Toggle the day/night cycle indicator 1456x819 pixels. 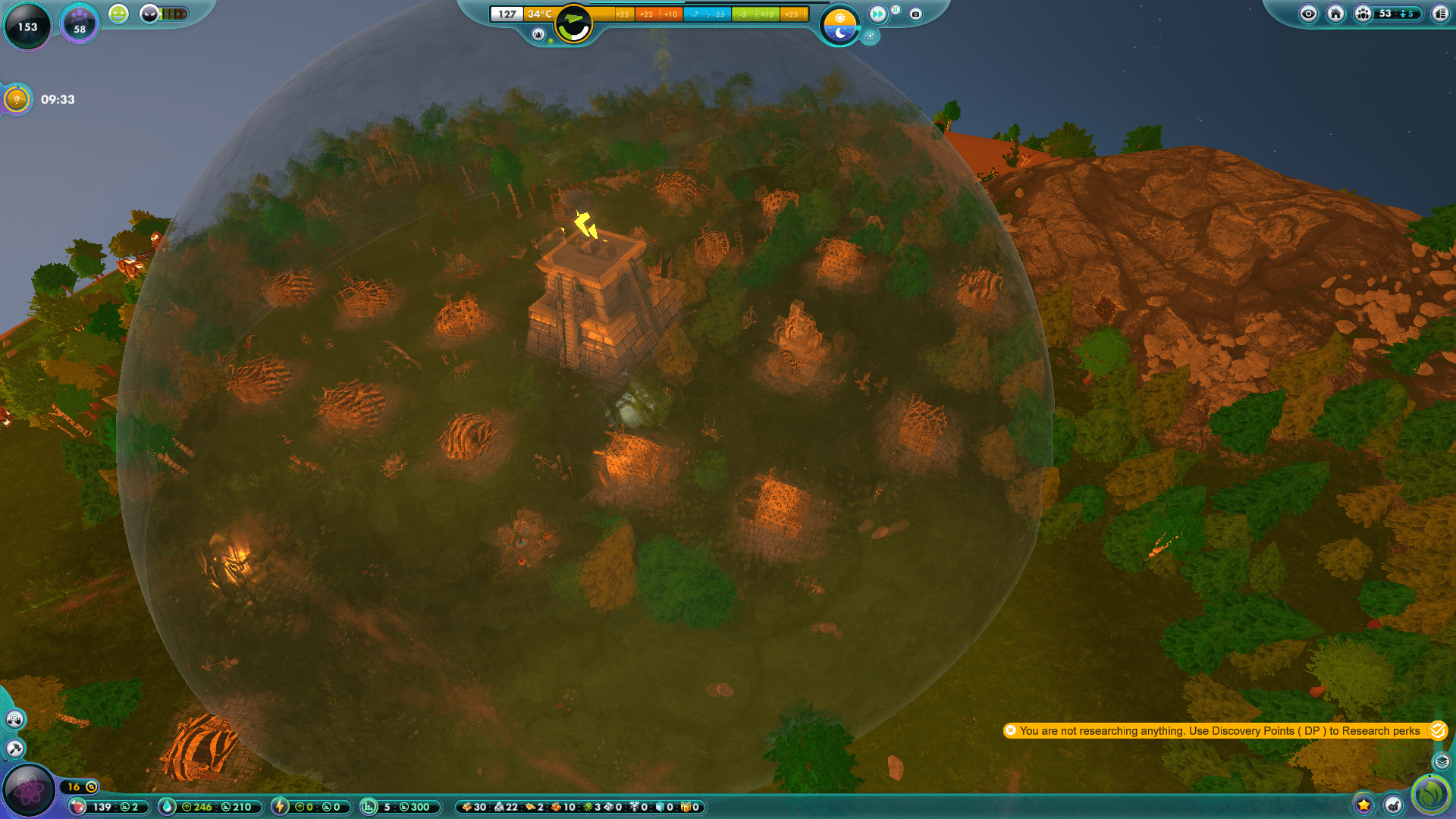pyautogui.click(x=840, y=23)
